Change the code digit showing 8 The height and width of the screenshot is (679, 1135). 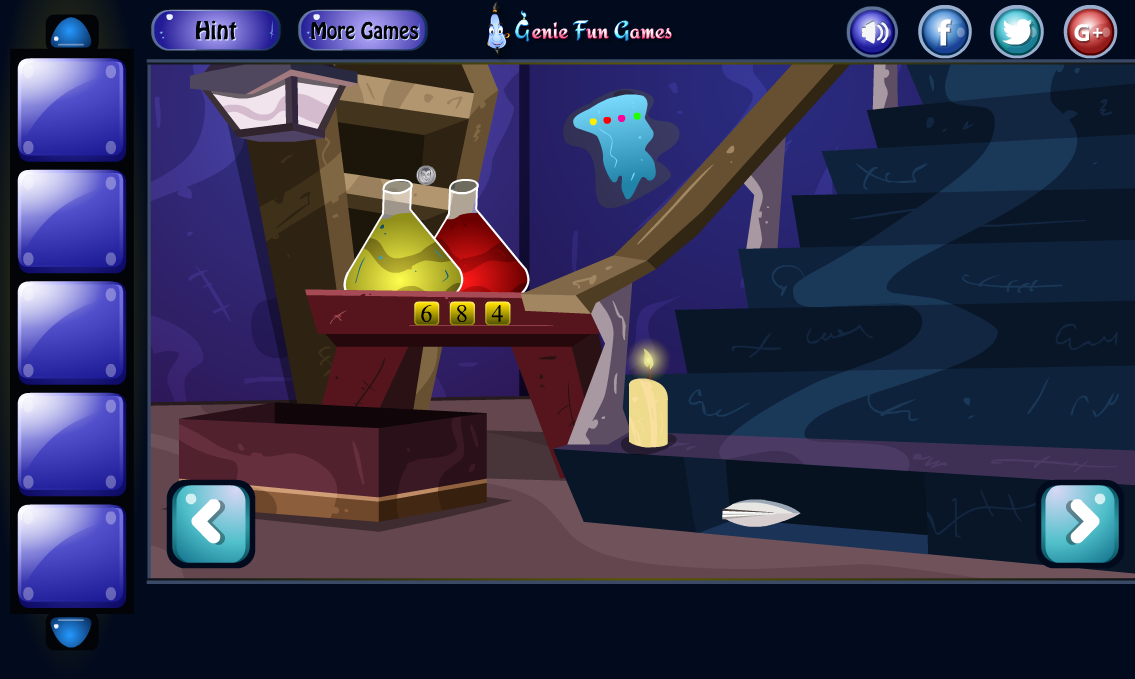click(462, 314)
